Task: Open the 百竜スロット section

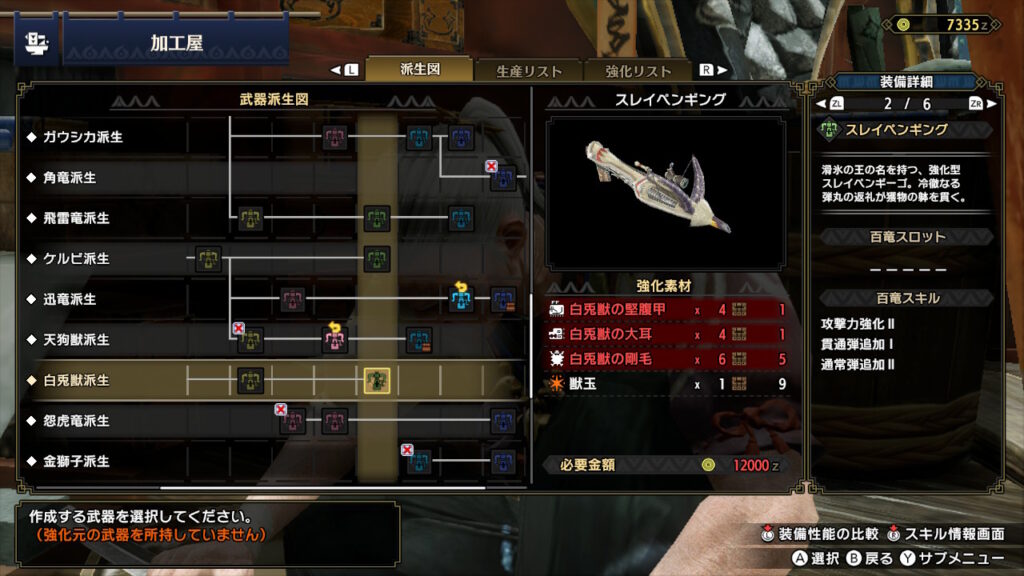Action: (907, 237)
